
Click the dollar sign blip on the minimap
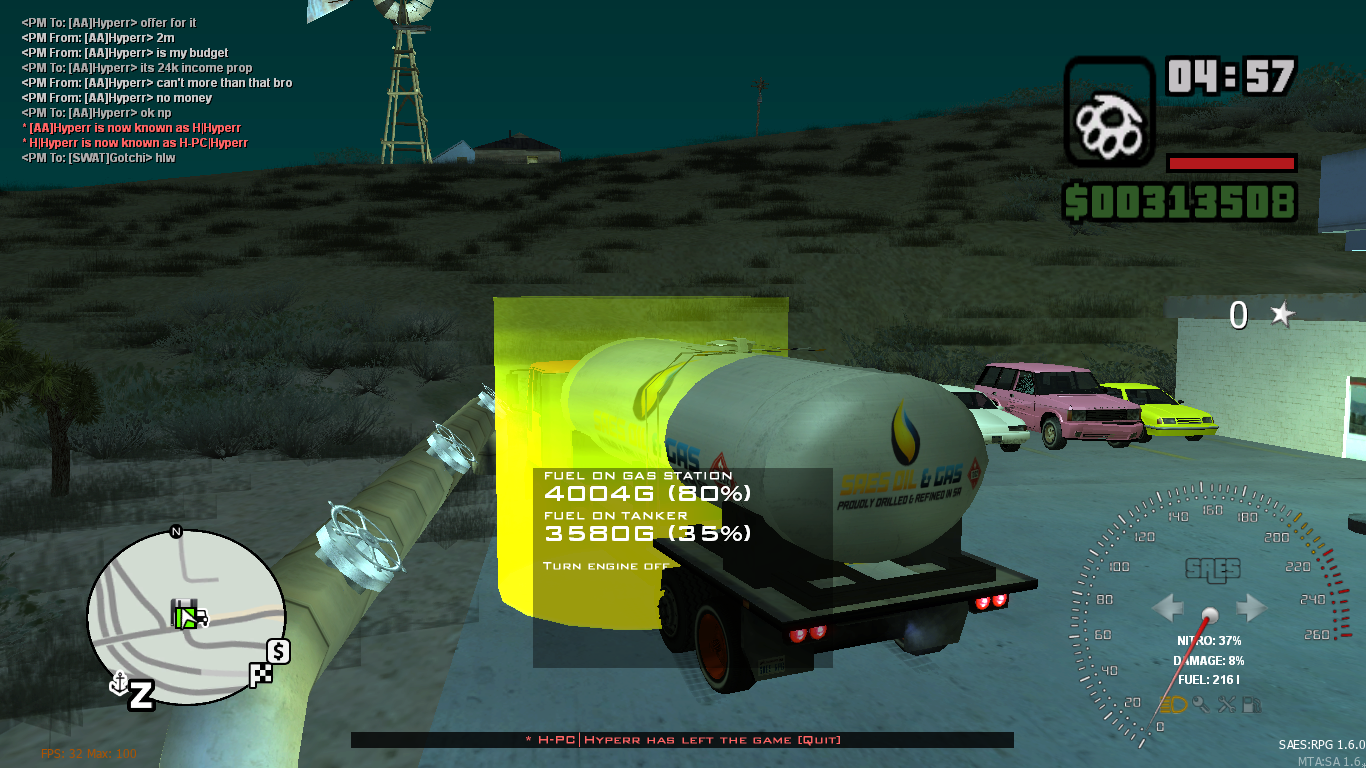pyautogui.click(x=276, y=651)
